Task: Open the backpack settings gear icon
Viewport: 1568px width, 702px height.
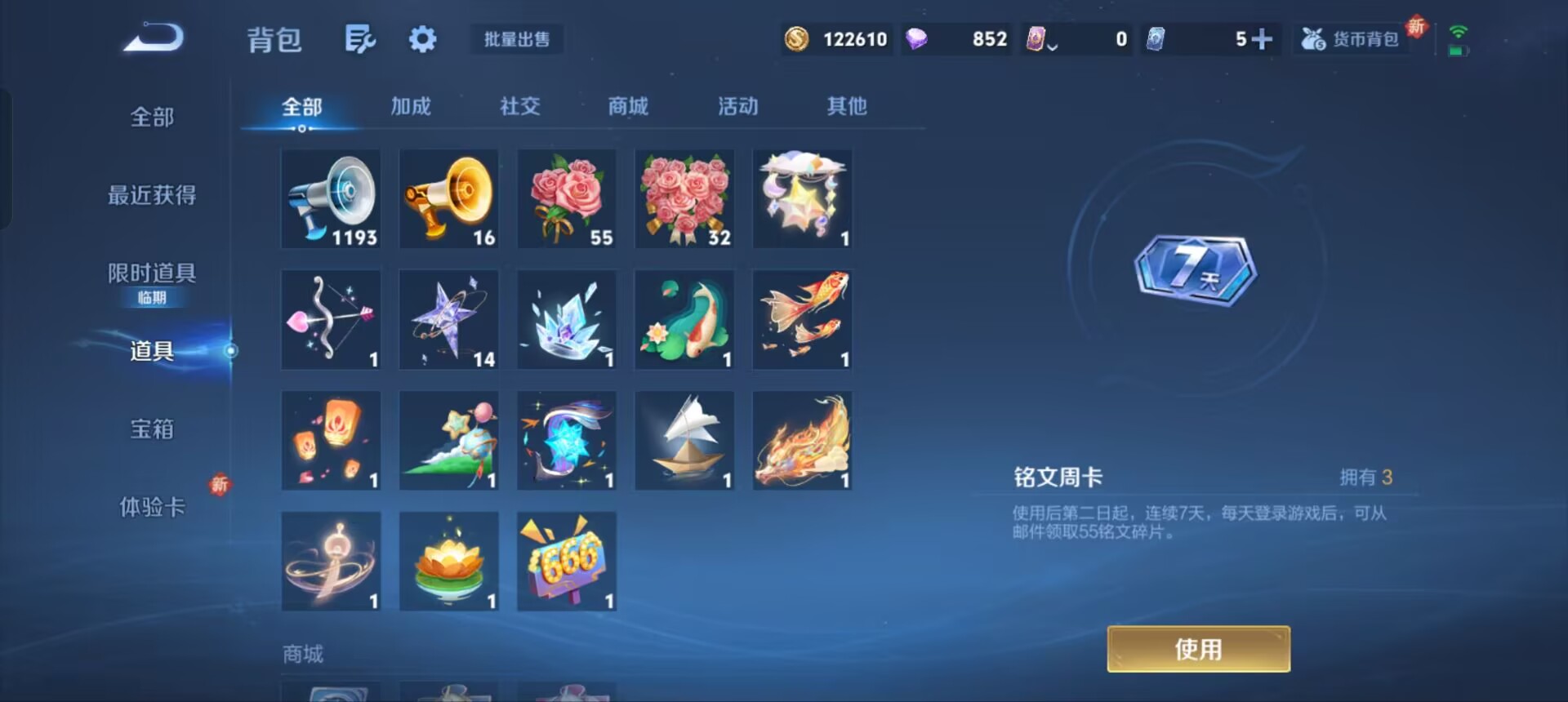Action: click(x=422, y=39)
